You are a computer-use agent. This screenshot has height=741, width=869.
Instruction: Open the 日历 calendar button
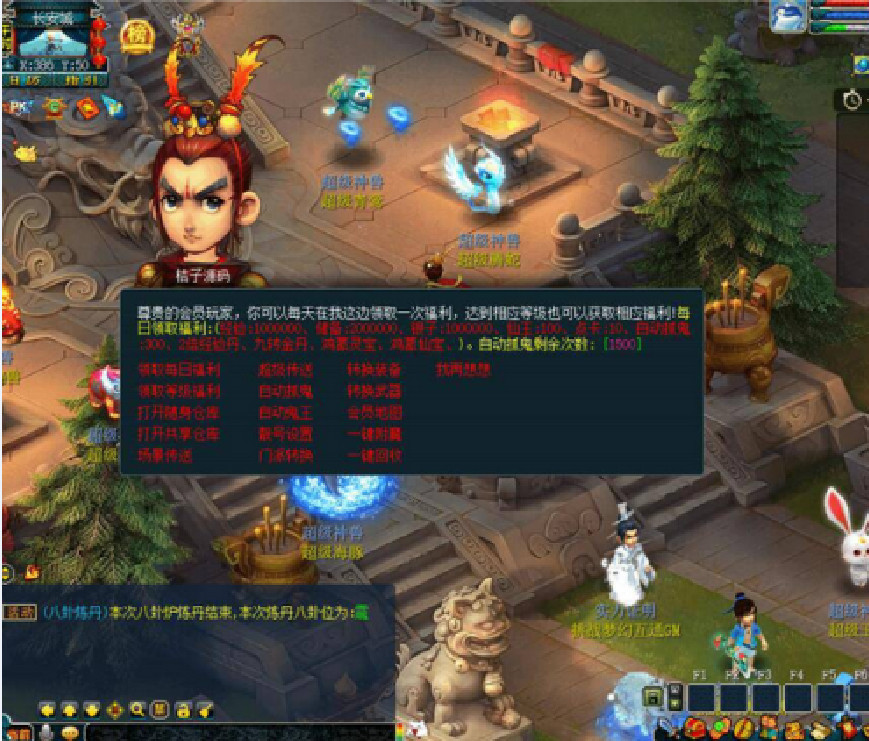click(x=23, y=79)
